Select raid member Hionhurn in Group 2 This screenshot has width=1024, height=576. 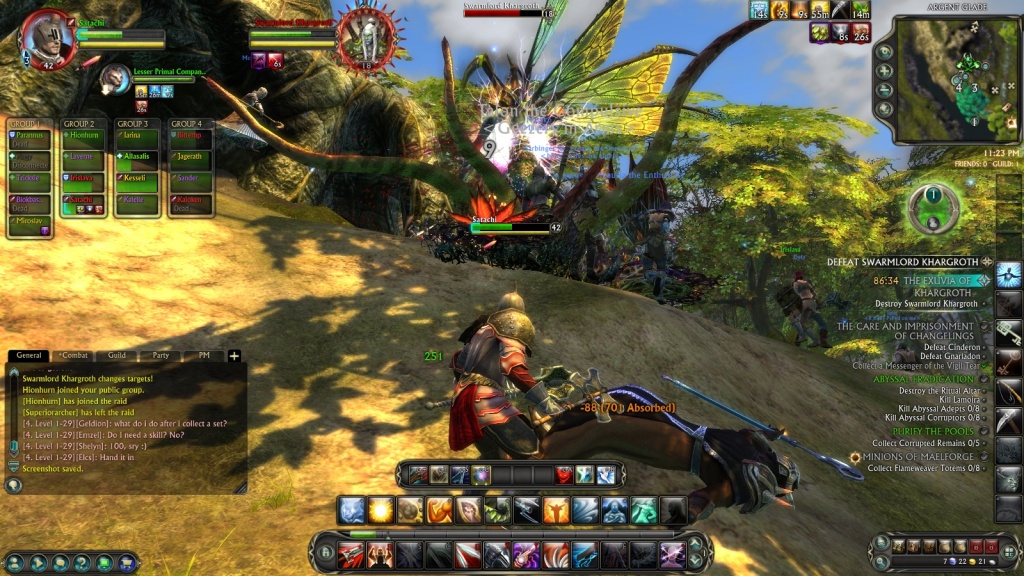tap(84, 135)
